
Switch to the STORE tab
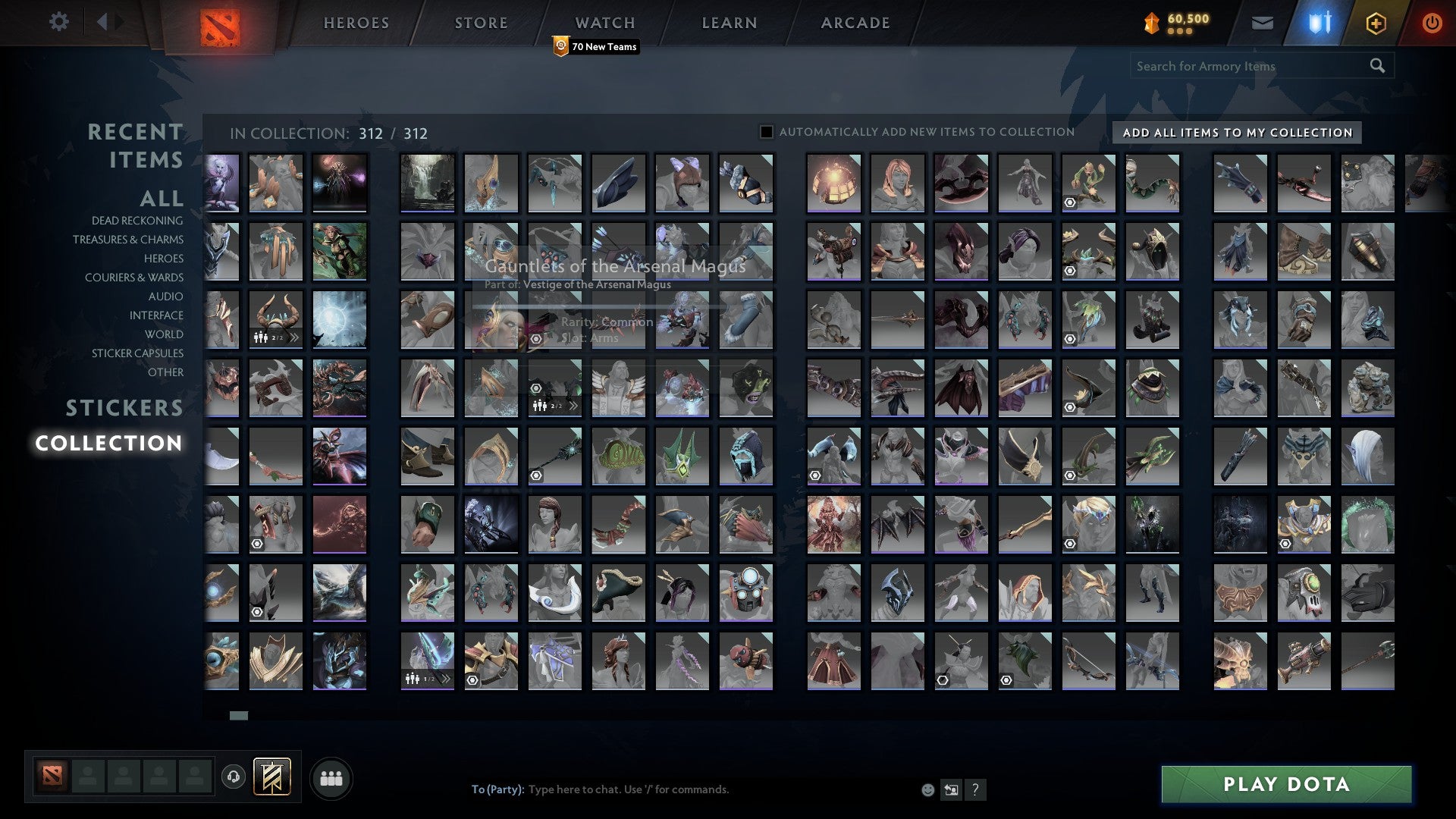[x=480, y=23]
